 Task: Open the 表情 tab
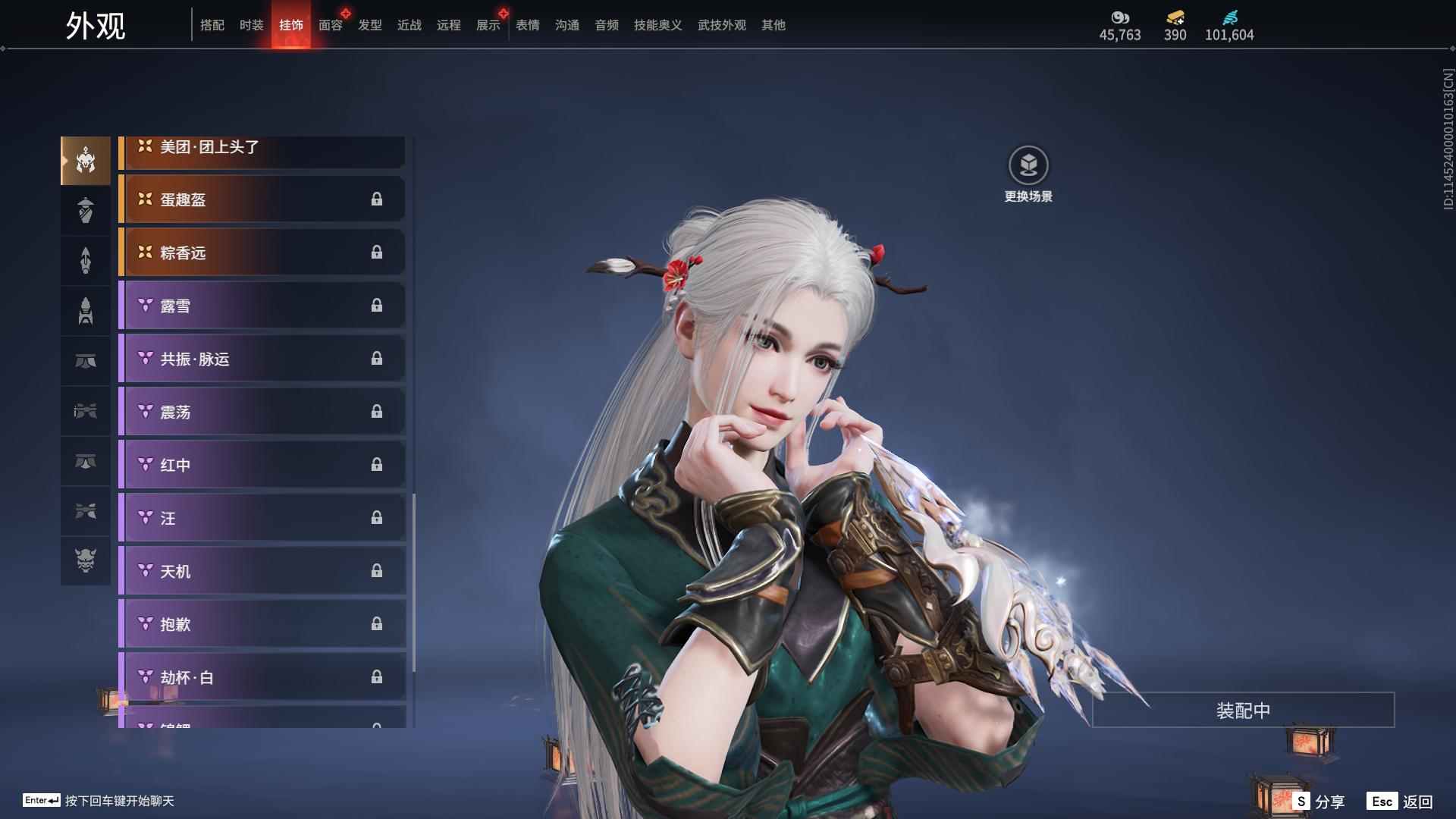[528, 25]
